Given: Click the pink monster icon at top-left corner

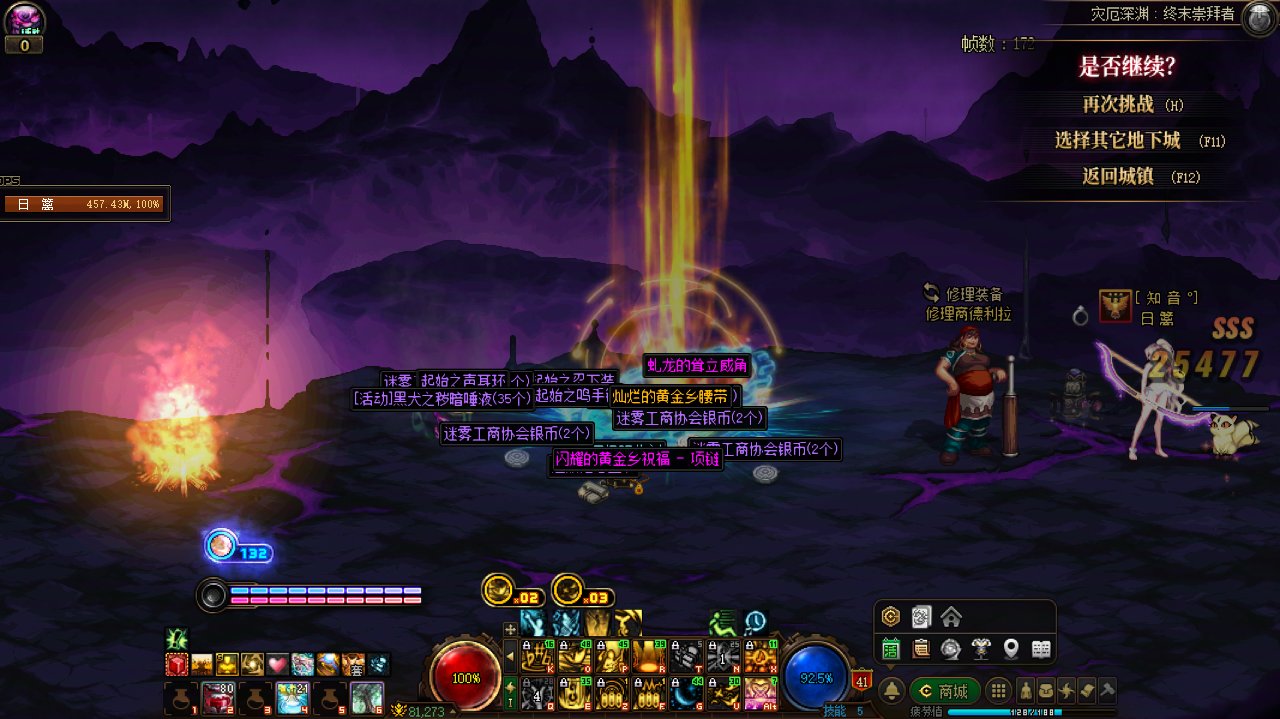Looking at the screenshot, I should point(23,19).
